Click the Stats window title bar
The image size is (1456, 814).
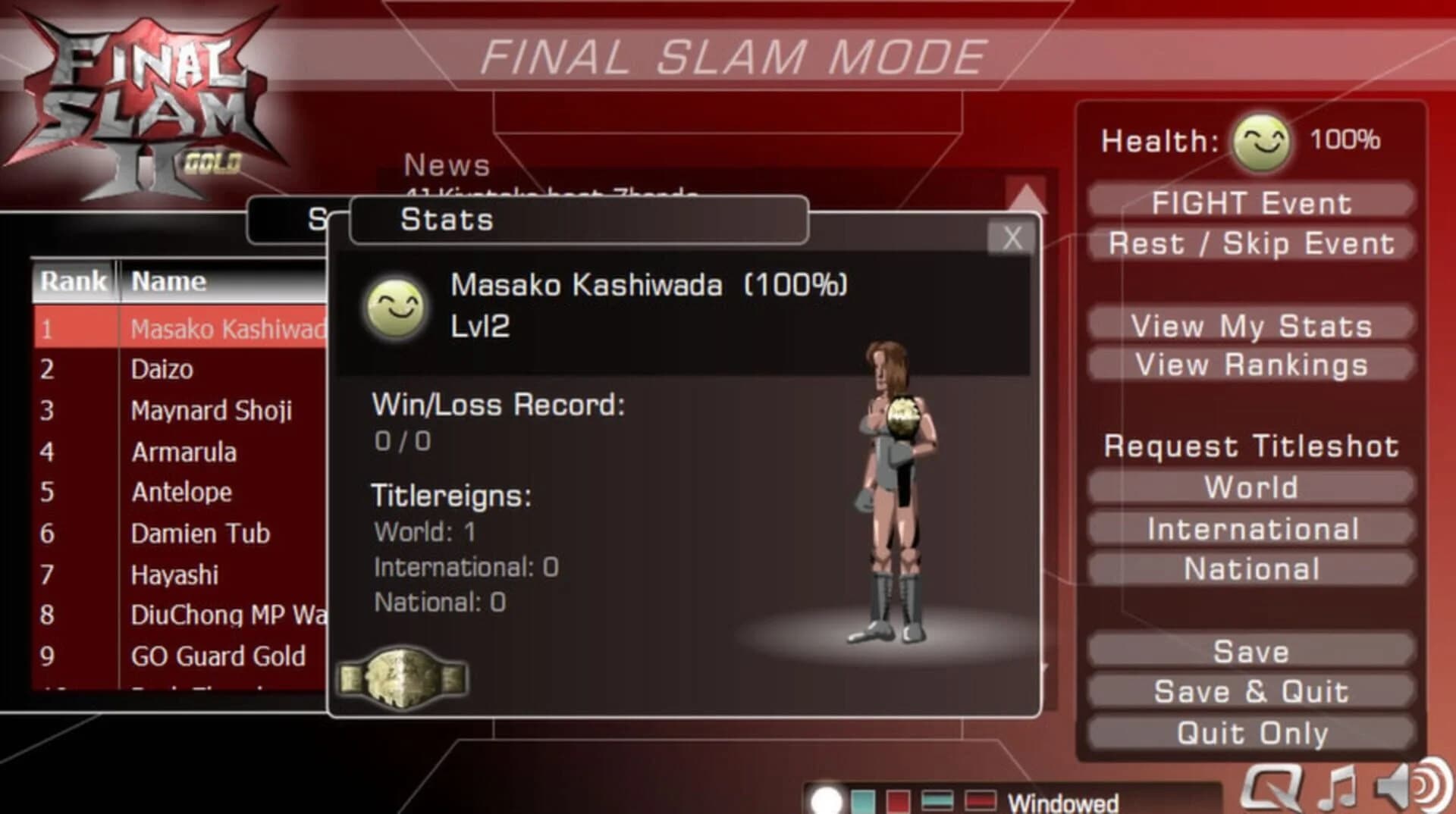[576, 221]
